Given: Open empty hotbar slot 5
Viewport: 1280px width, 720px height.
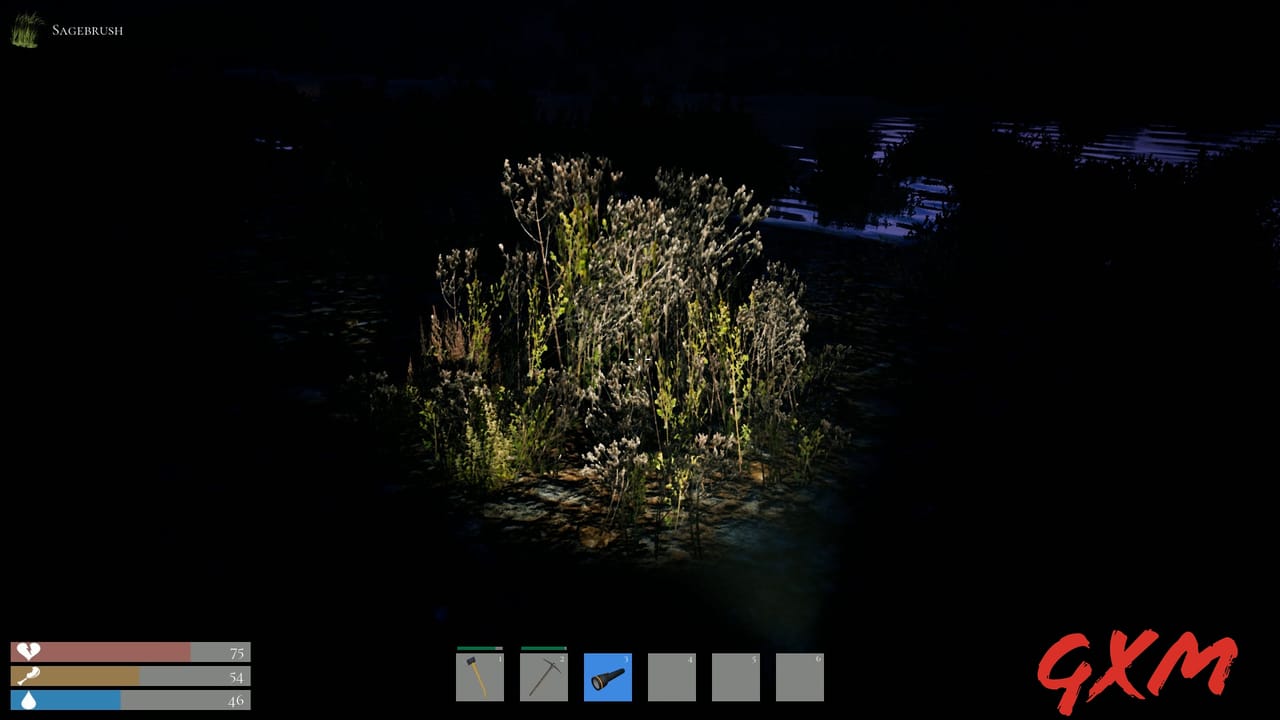Looking at the screenshot, I should click(736, 677).
